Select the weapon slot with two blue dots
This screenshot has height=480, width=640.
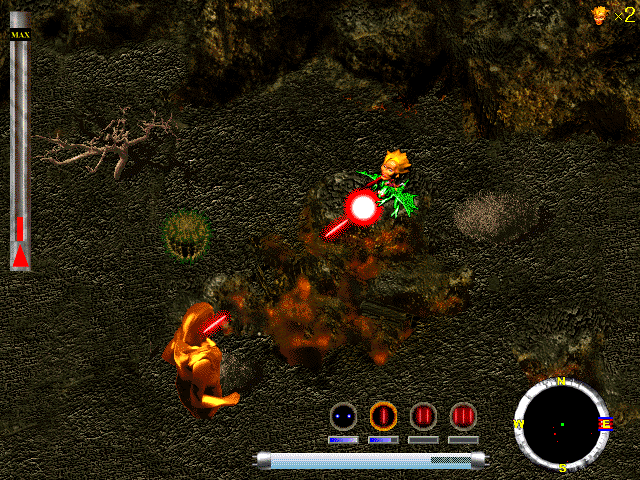(x=343, y=415)
